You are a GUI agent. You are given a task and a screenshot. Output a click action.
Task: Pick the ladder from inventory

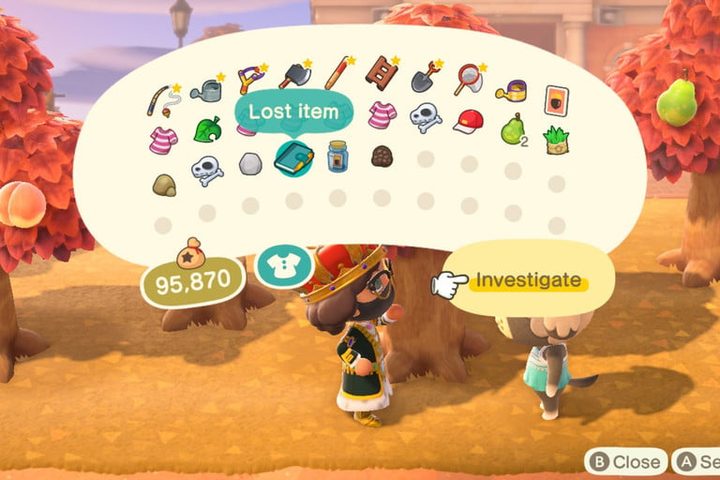click(x=382, y=71)
